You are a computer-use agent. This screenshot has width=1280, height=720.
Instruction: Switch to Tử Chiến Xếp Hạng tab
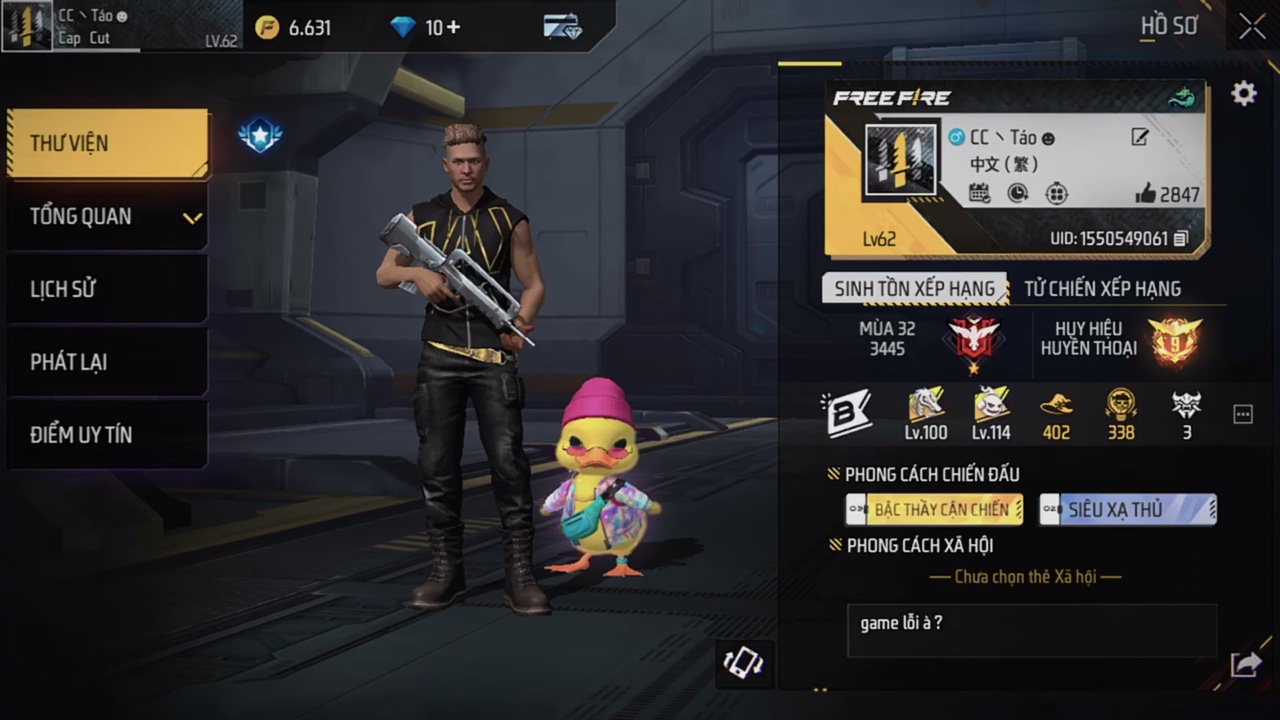pos(1102,289)
